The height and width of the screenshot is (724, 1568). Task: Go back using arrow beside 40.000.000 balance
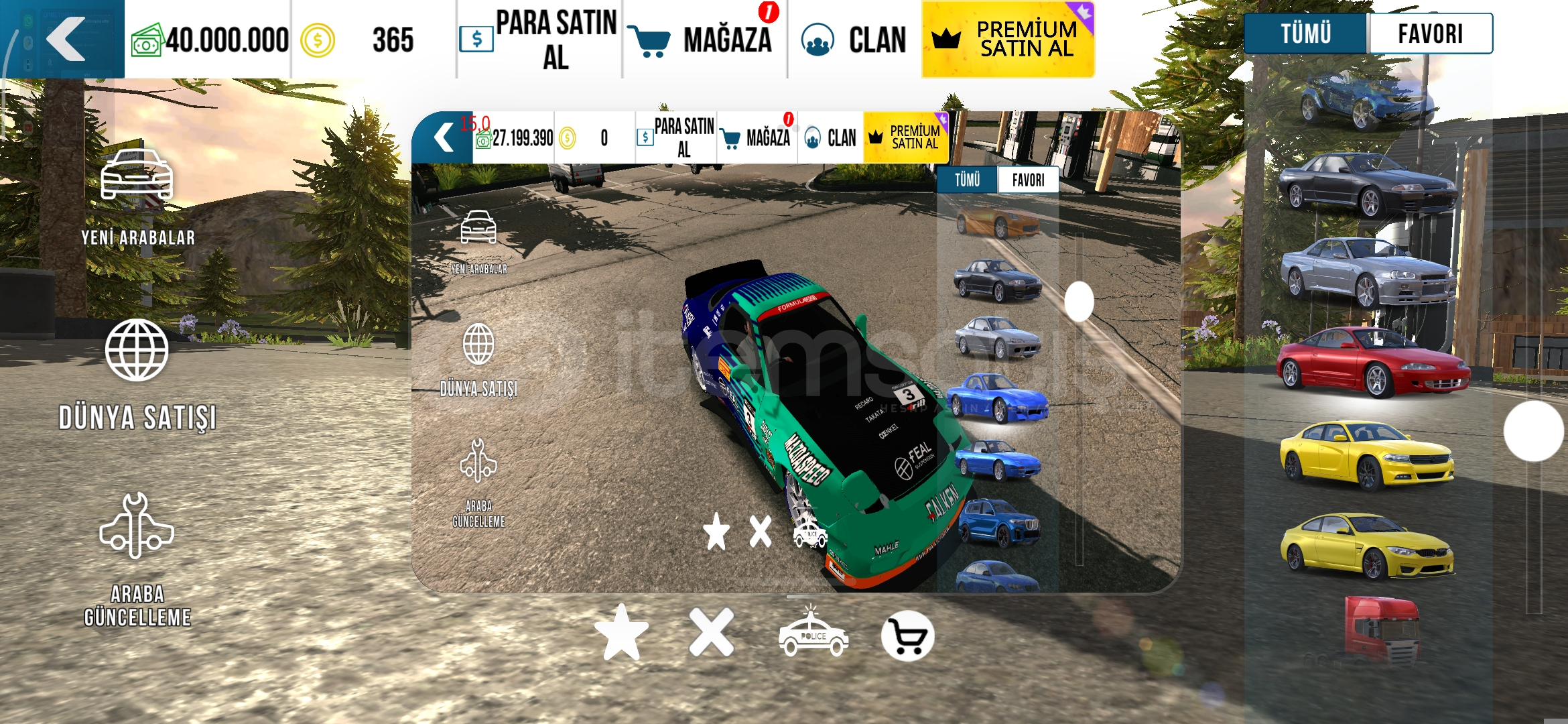coord(66,39)
